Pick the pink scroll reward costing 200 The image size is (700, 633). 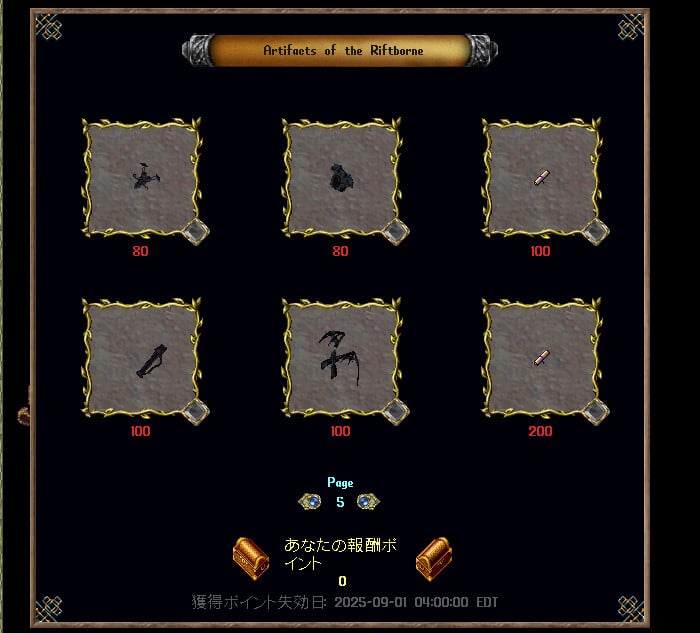[x=541, y=358]
